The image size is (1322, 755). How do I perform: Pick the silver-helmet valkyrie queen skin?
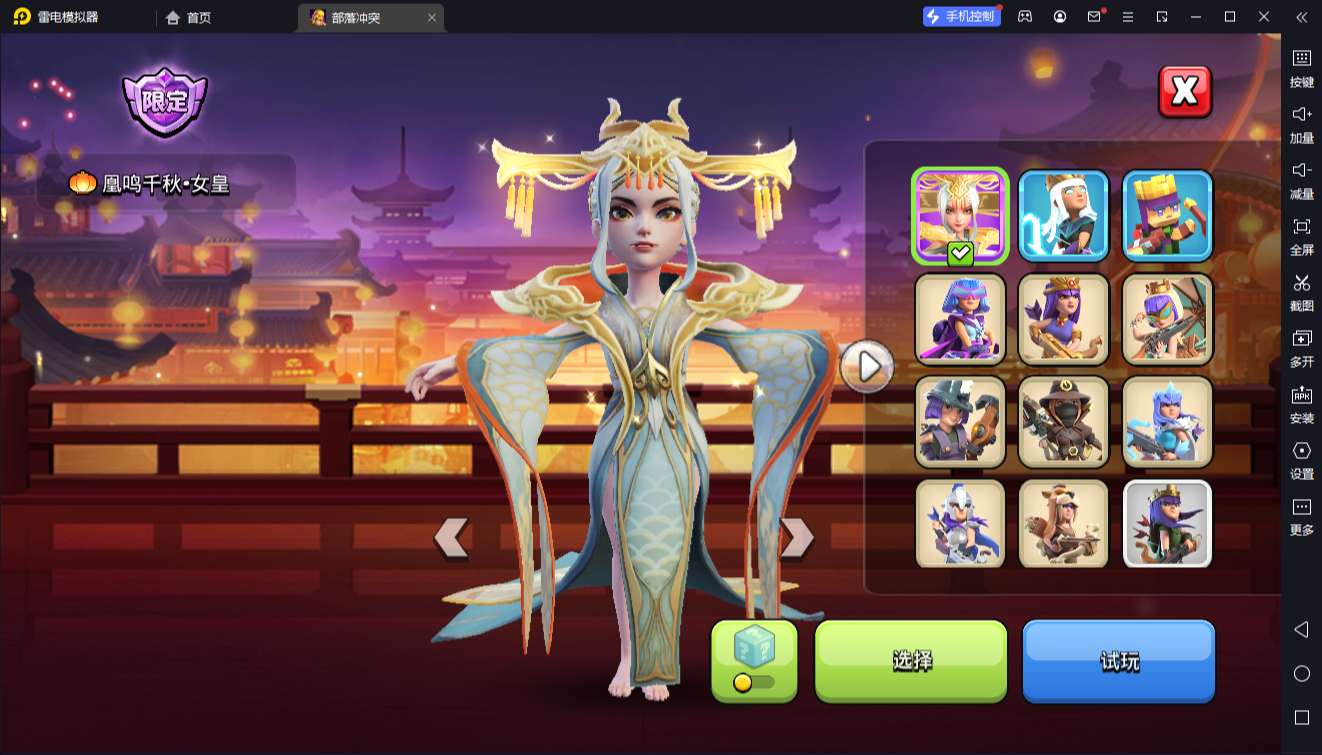coord(960,524)
